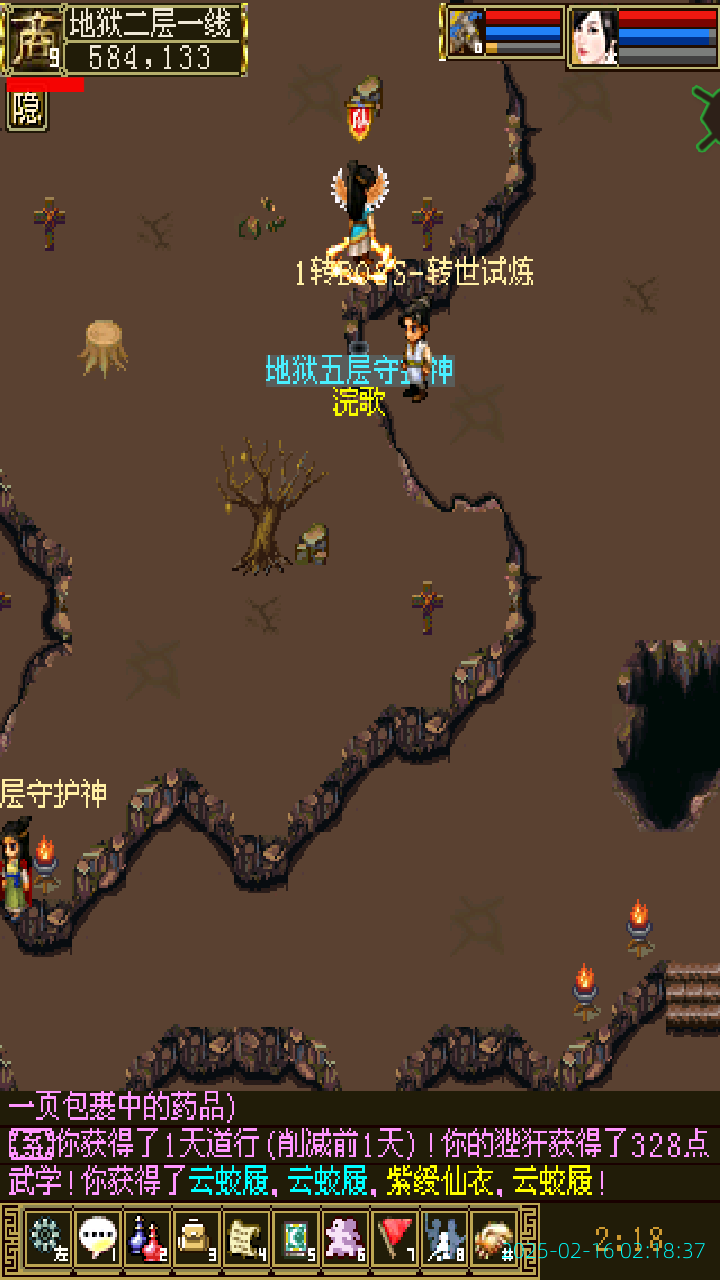Open the parchment scroll icon
Image resolution: width=720 pixels, height=1280 pixels.
pyautogui.click(x=246, y=1239)
